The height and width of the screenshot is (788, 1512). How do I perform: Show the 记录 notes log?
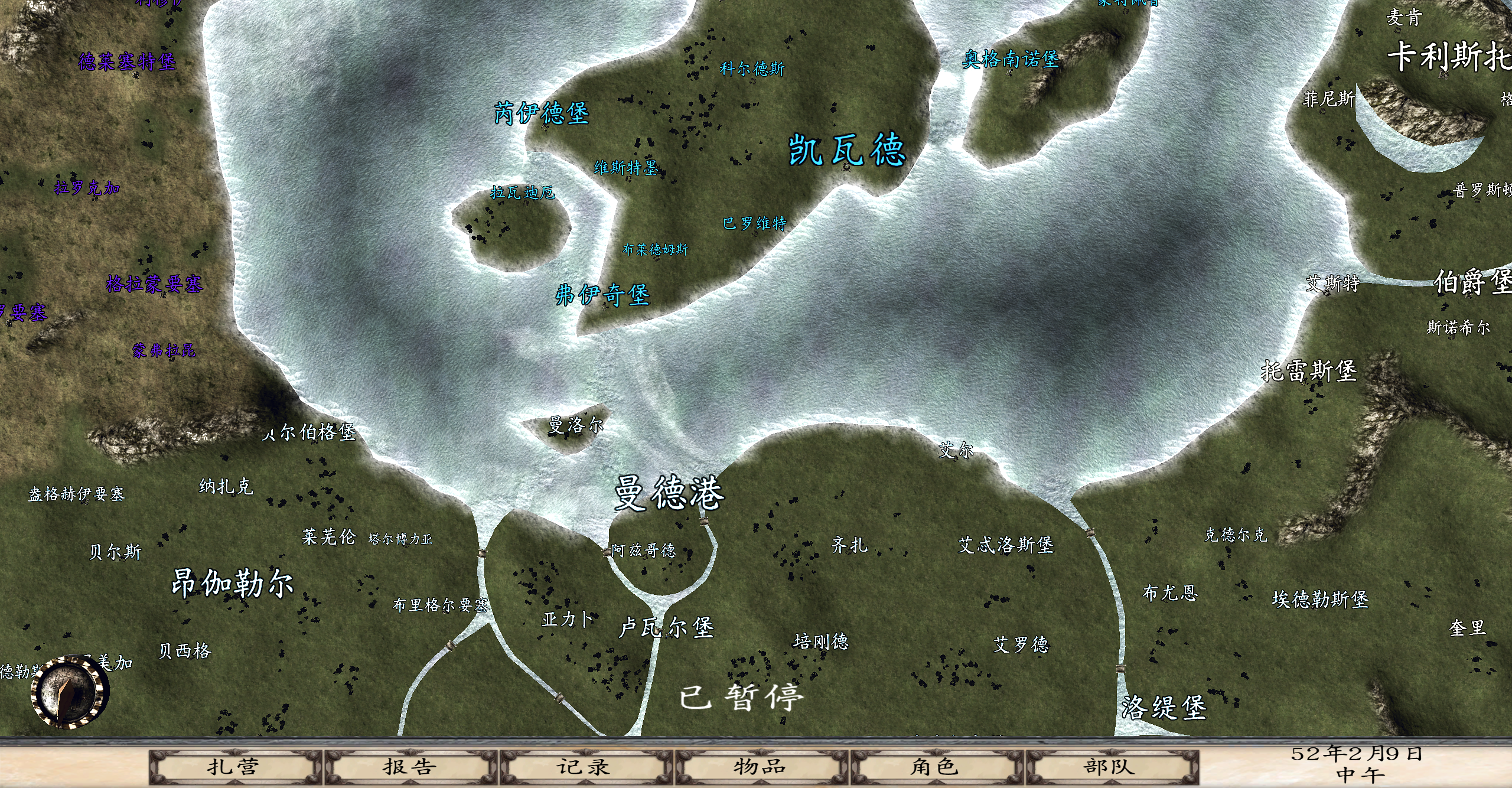coord(584,767)
